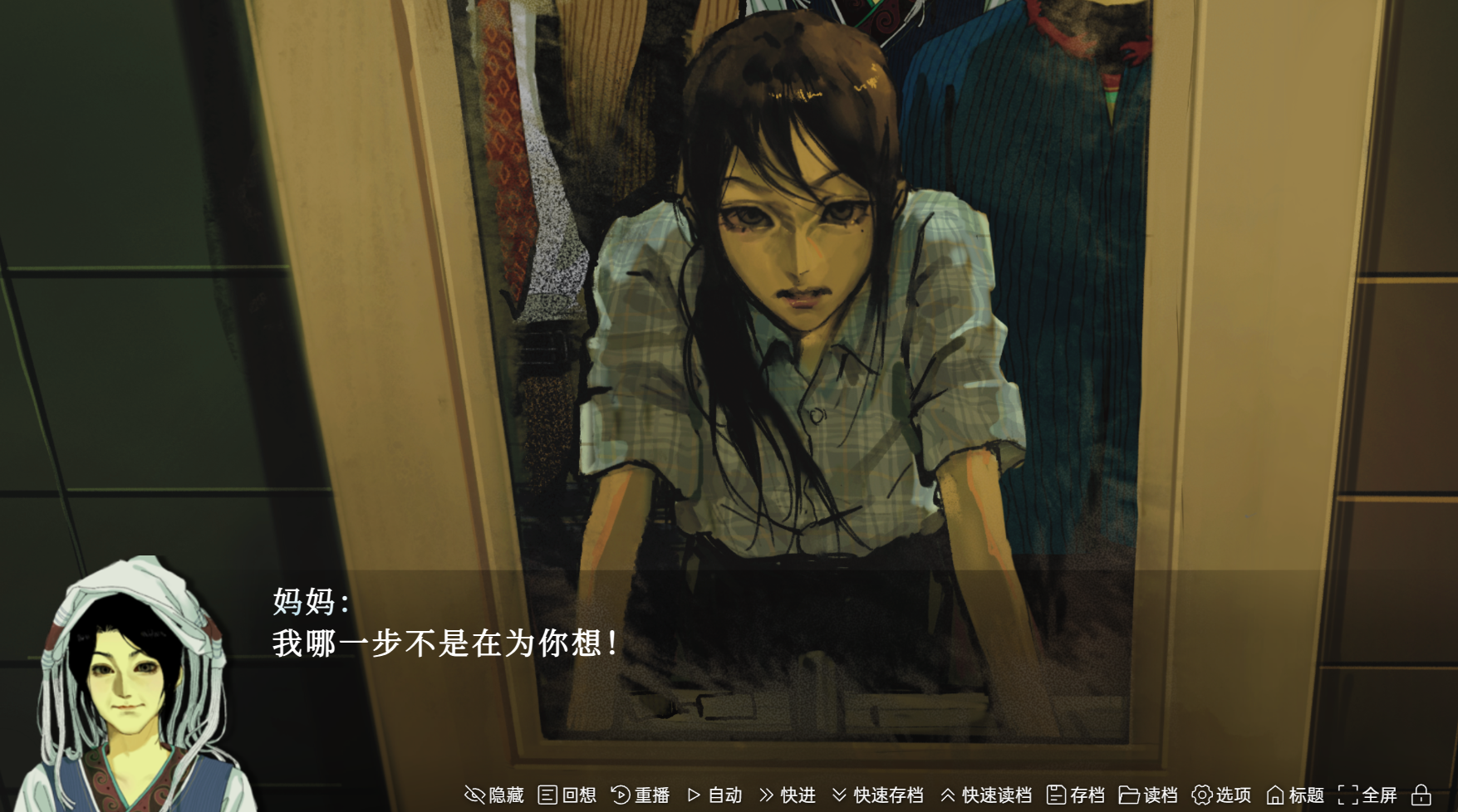
Task: Open the 存档 save menu
Action: pyautogui.click(x=1076, y=795)
